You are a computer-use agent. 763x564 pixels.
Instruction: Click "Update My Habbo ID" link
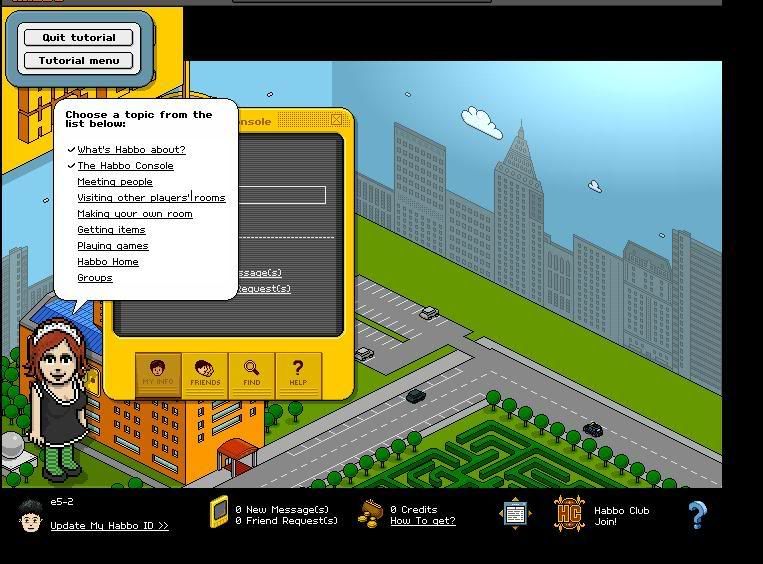(109, 526)
